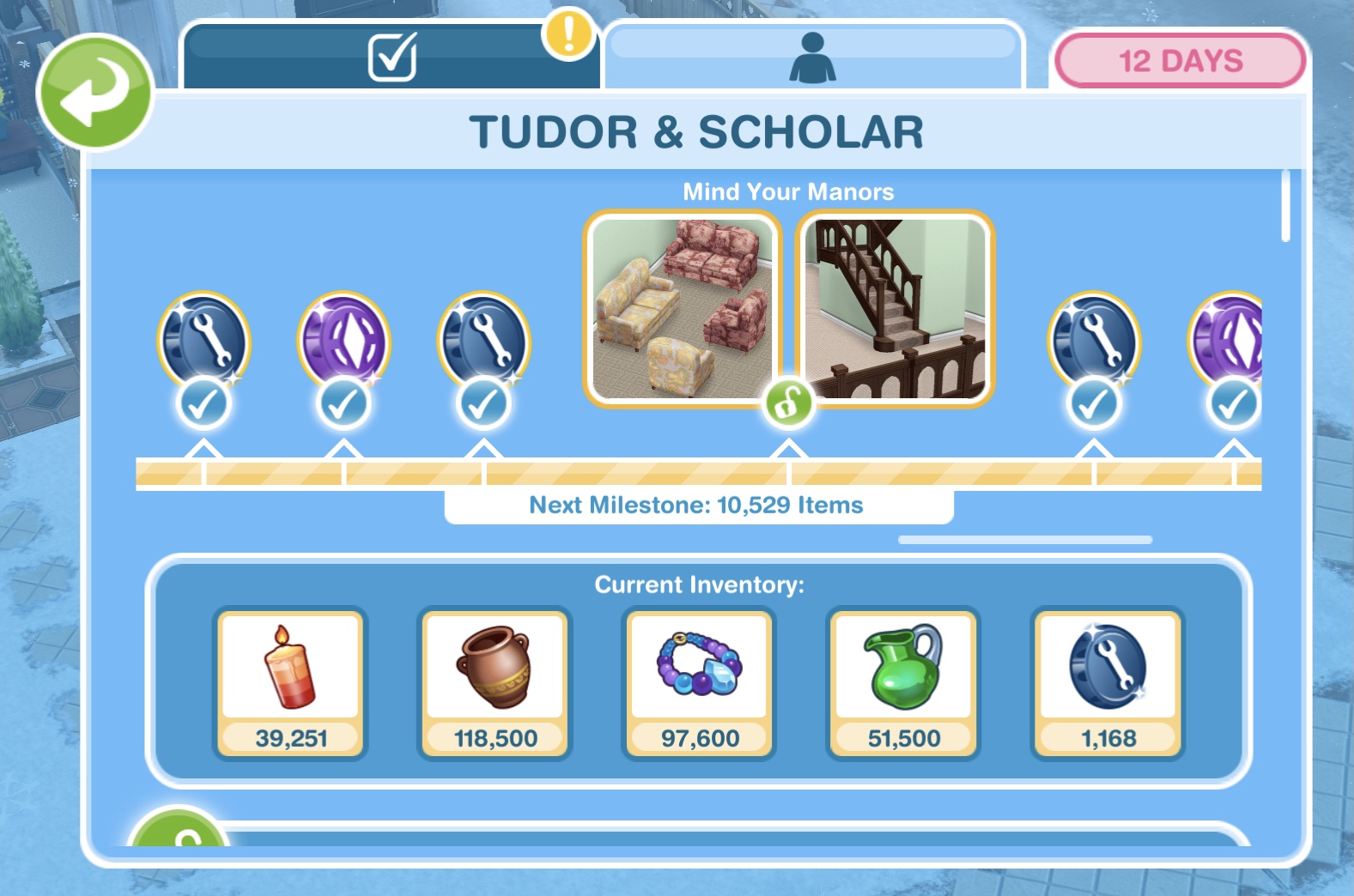
Task: View the dark wooden staircase prize
Action: pos(896,308)
